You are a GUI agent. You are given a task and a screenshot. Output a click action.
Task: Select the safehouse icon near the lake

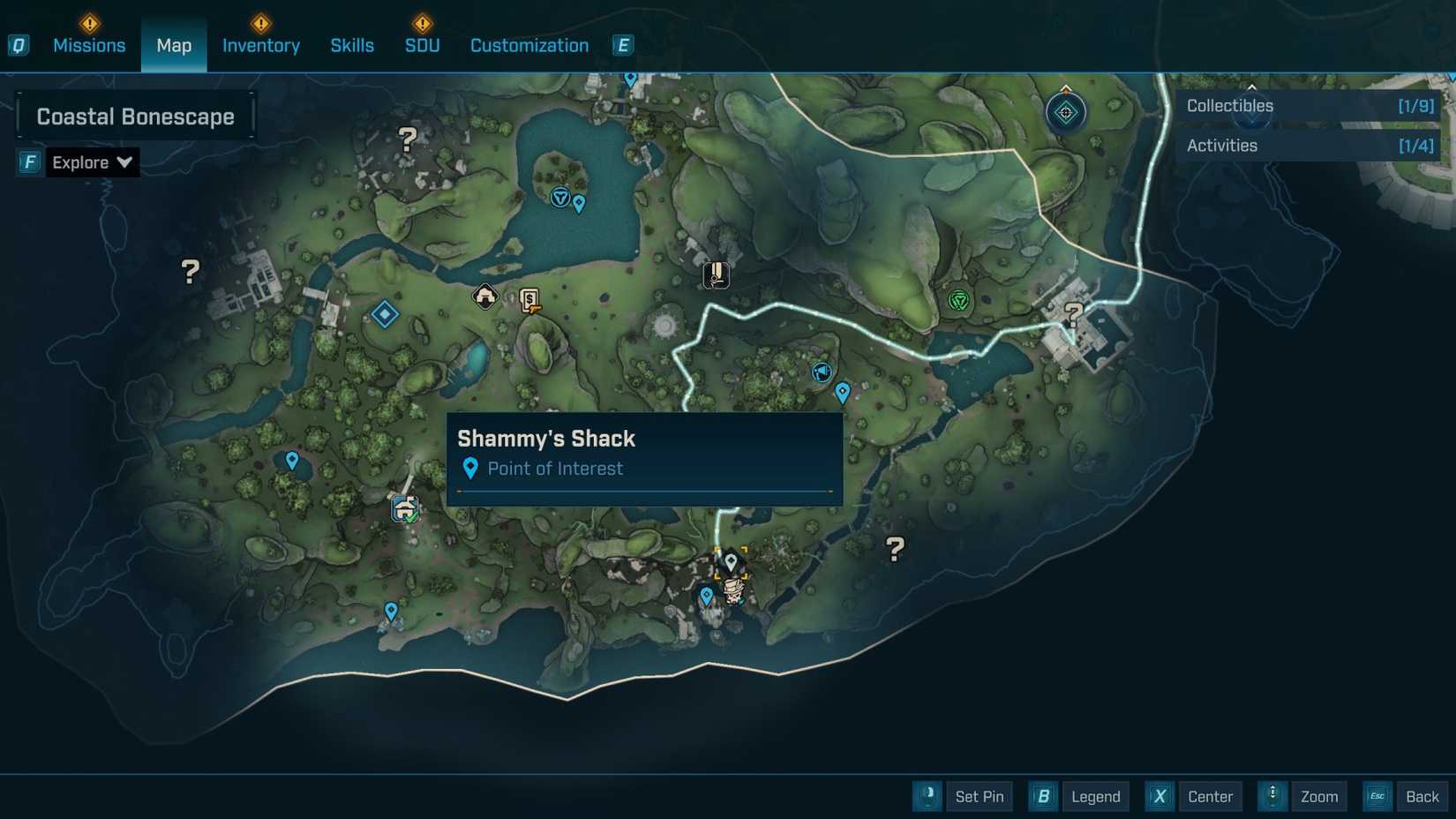(x=485, y=297)
